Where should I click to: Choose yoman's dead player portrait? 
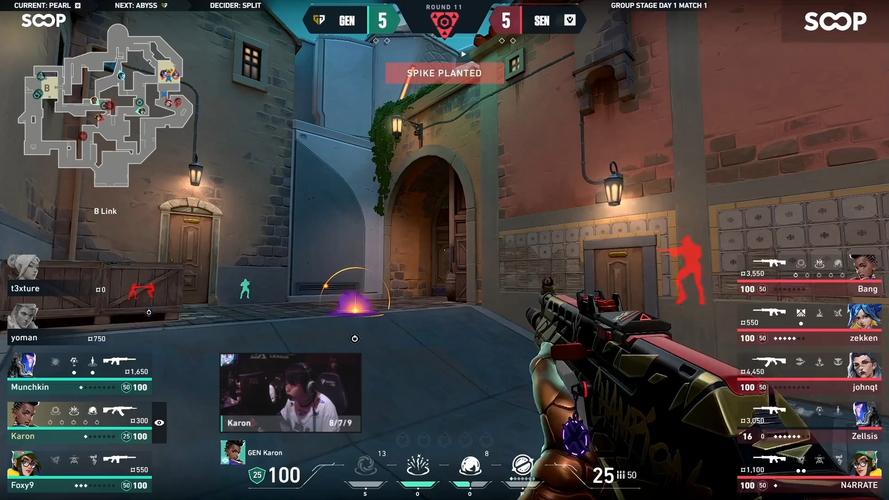[x=22, y=317]
